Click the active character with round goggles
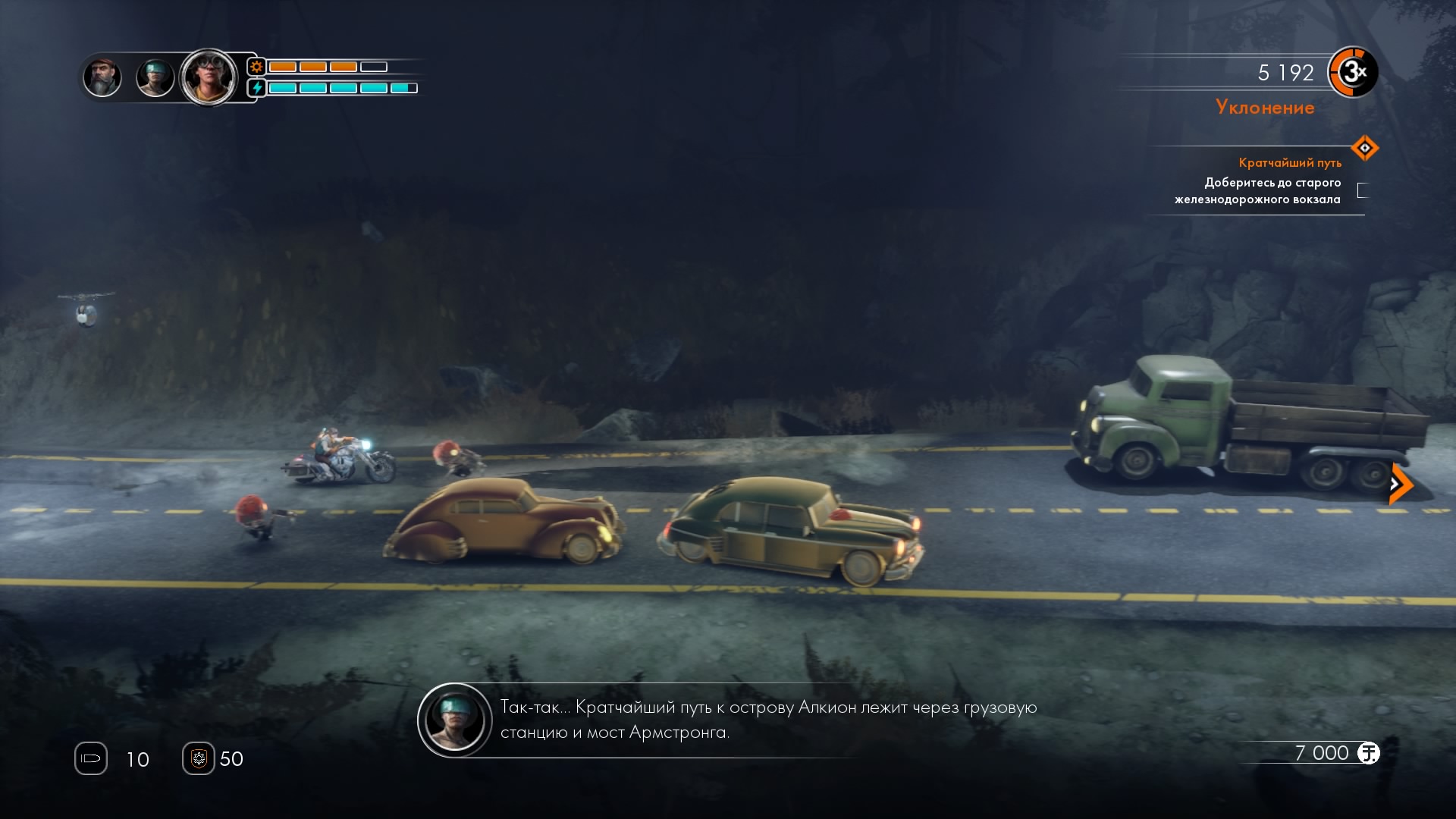The width and height of the screenshot is (1456, 819). [x=209, y=76]
